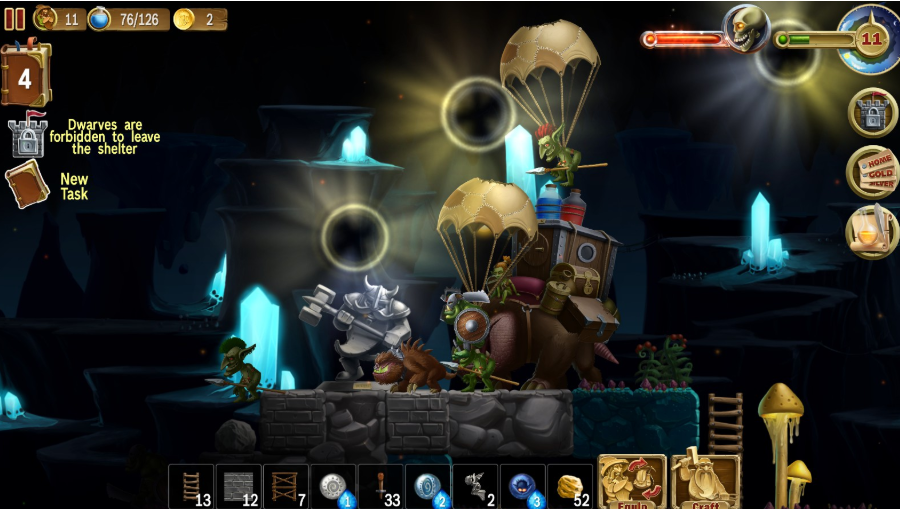Pause the game
This screenshot has width=900, height=509.
point(15,18)
